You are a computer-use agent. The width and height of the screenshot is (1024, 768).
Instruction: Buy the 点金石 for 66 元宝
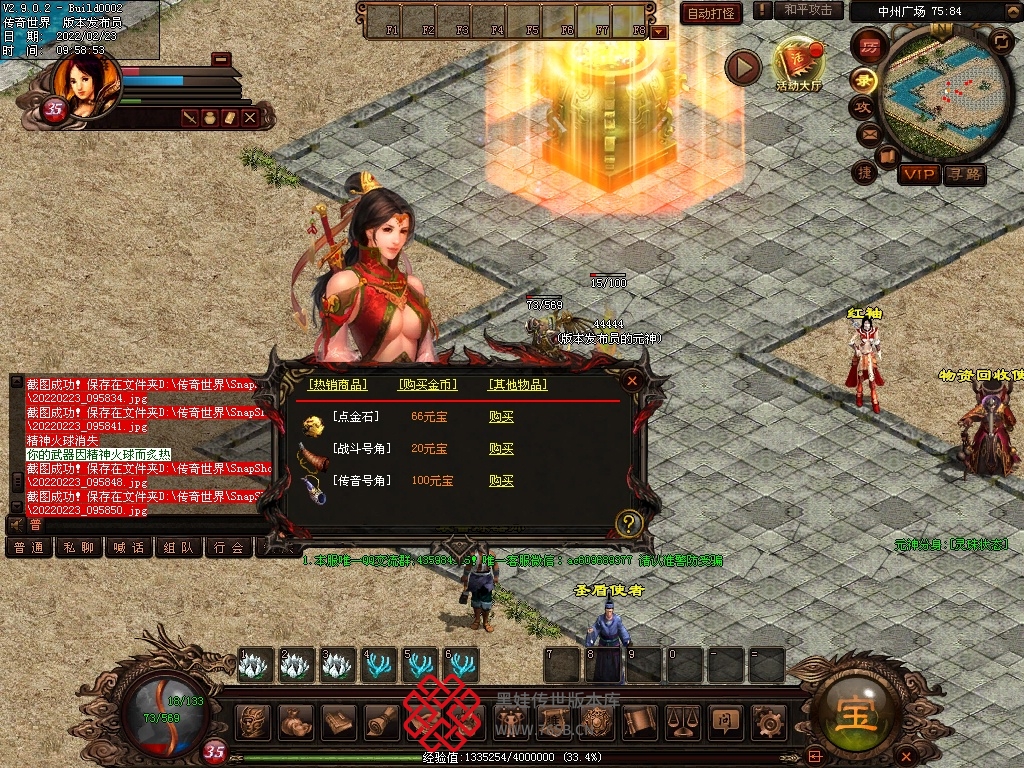click(x=501, y=417)
